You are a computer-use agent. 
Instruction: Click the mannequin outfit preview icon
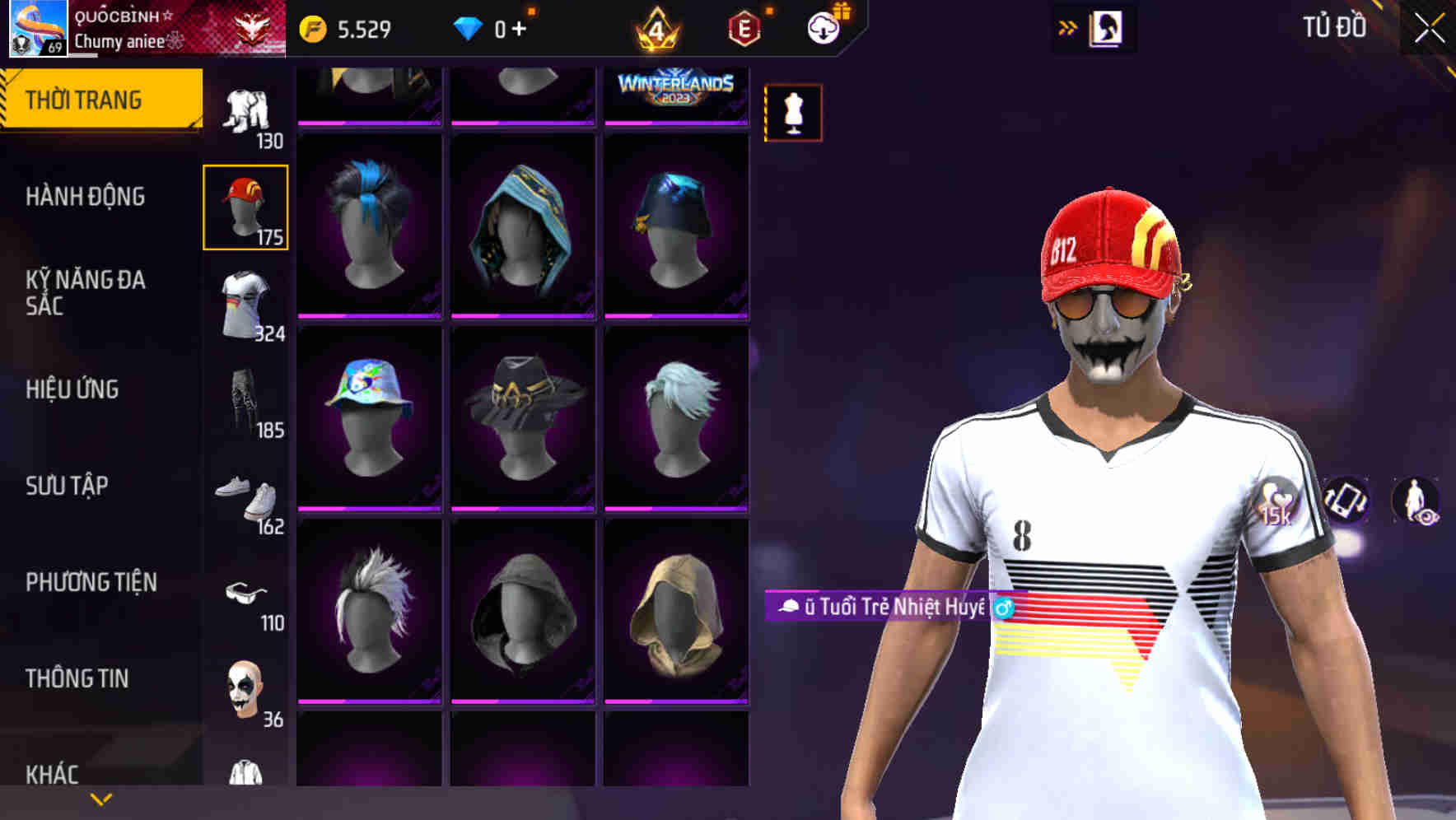click(793, 113)
